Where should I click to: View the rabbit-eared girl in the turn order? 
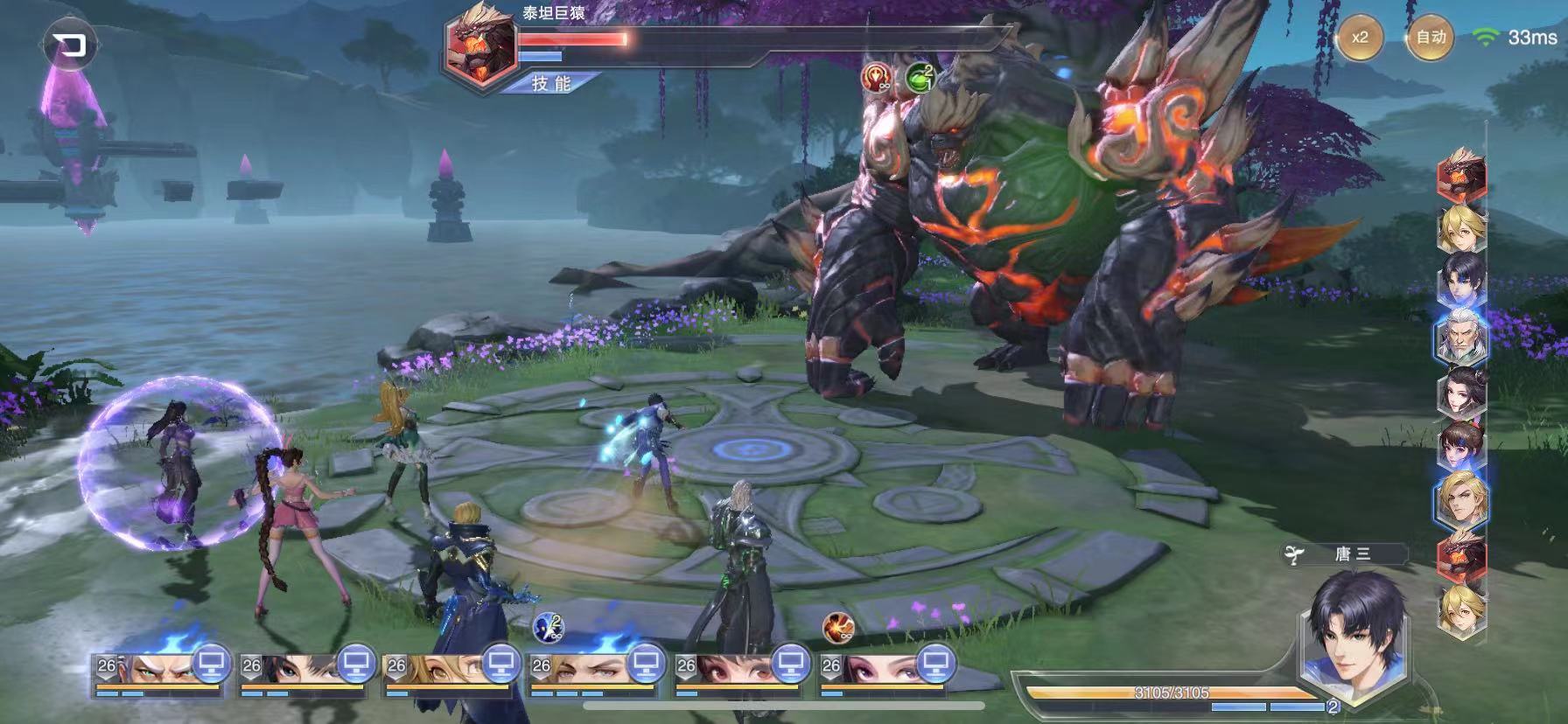pos(1461,446)
